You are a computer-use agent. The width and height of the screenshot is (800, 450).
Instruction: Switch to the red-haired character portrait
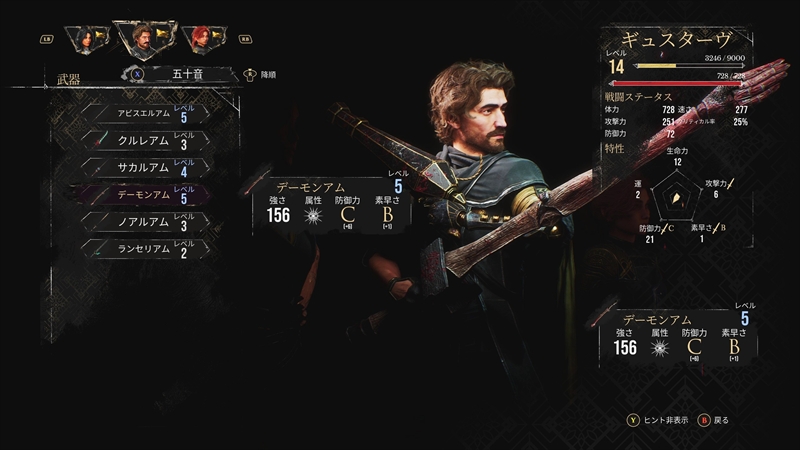(204, 40)
